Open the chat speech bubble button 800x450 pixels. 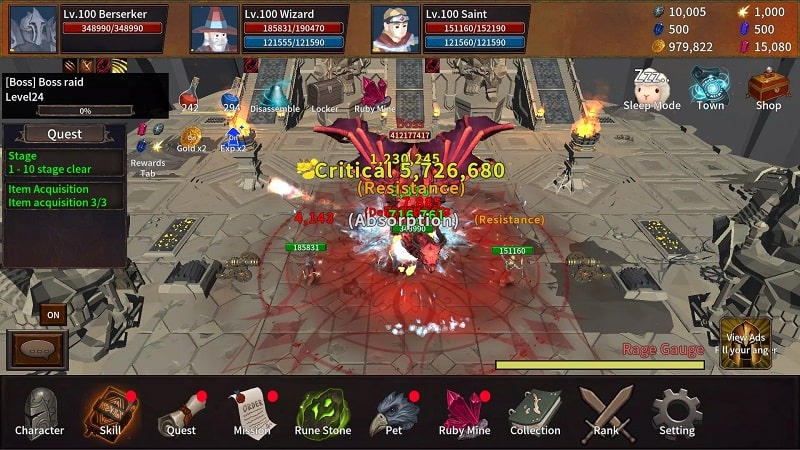tap(37, 352)
